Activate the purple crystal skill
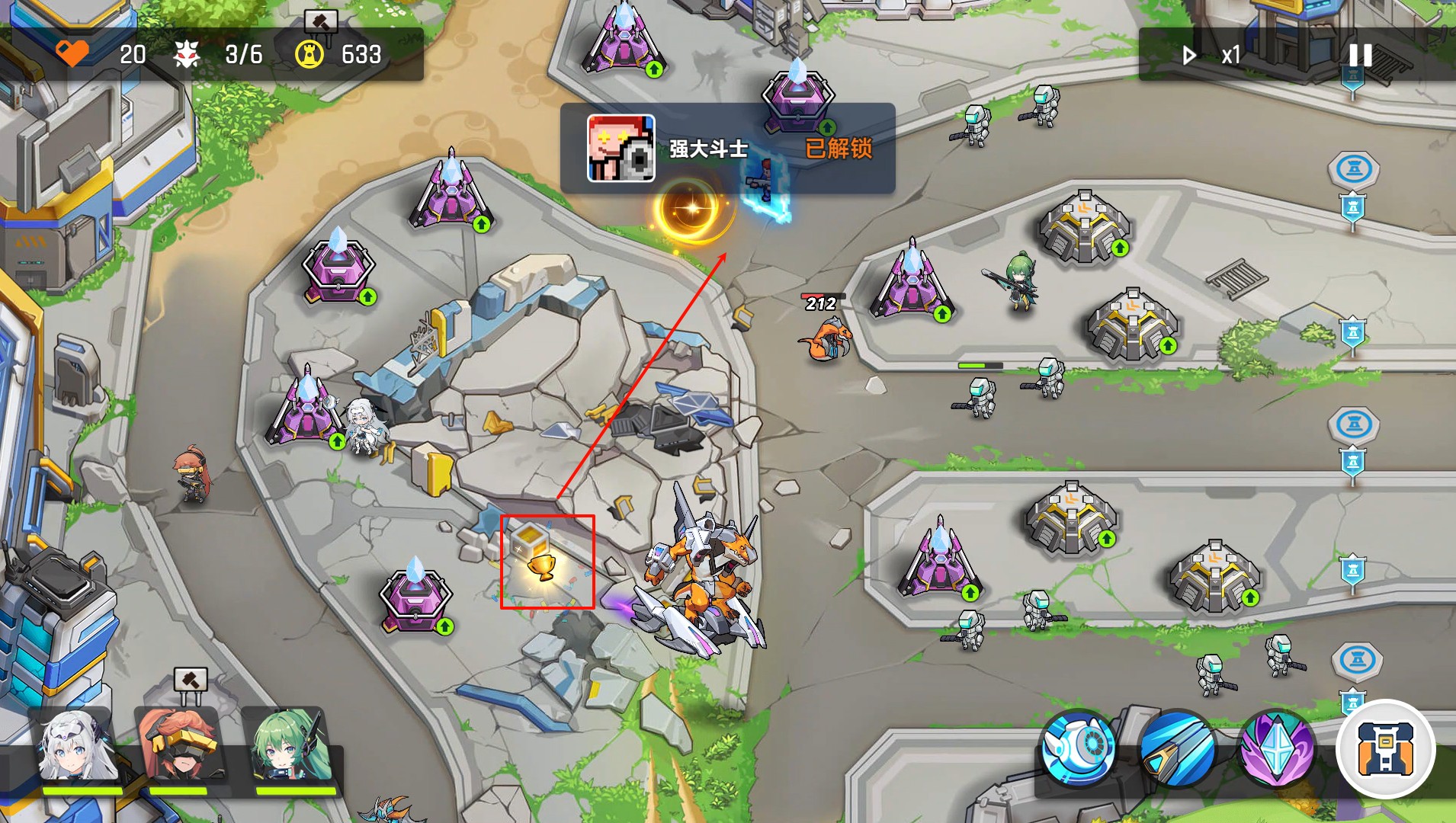The image size is (1456, 823). [1278, 748]
